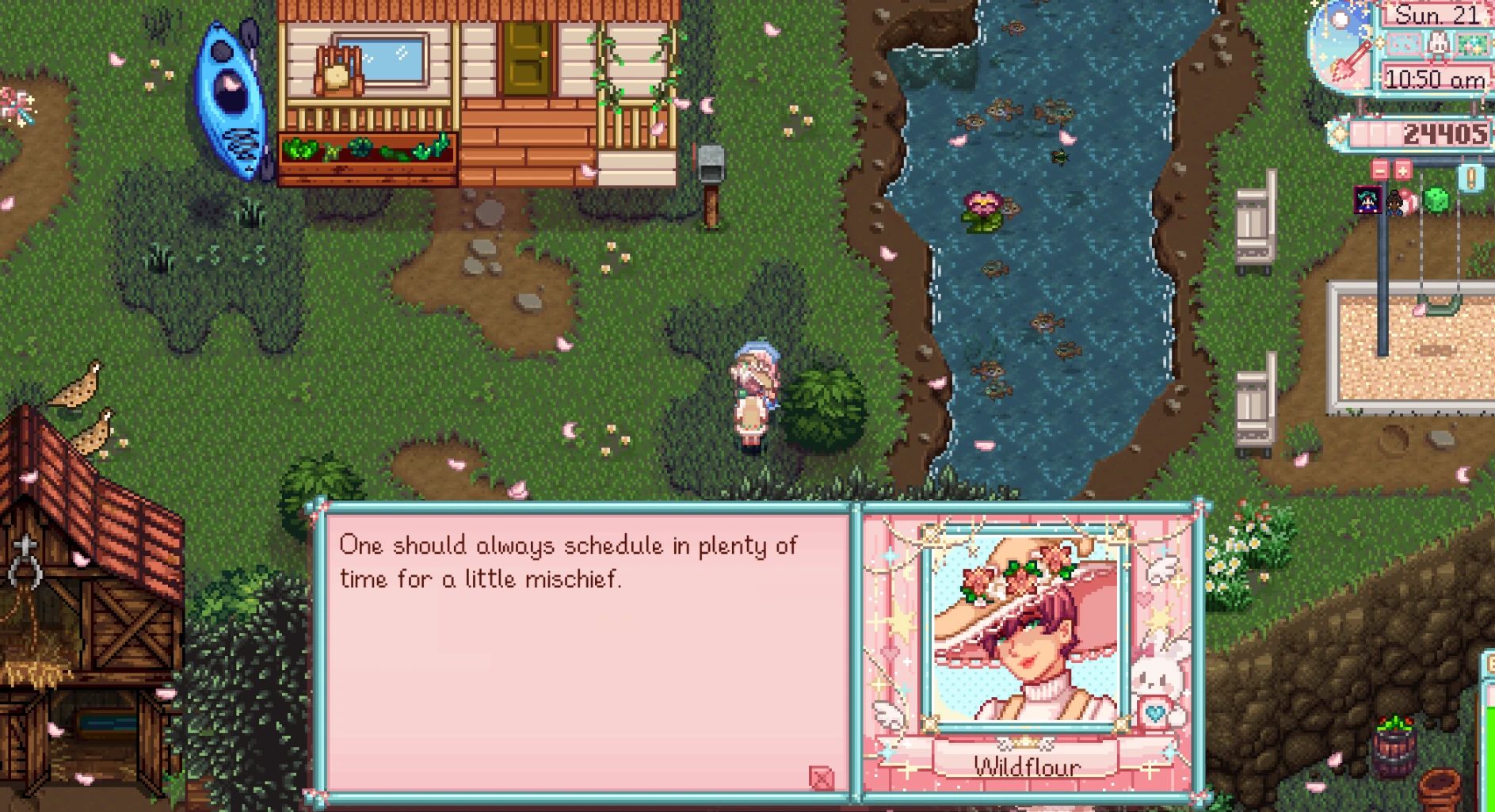This screenshot has width=1495, height=812.
Task: Click the plus zoom button
Action: point(1402,170)
